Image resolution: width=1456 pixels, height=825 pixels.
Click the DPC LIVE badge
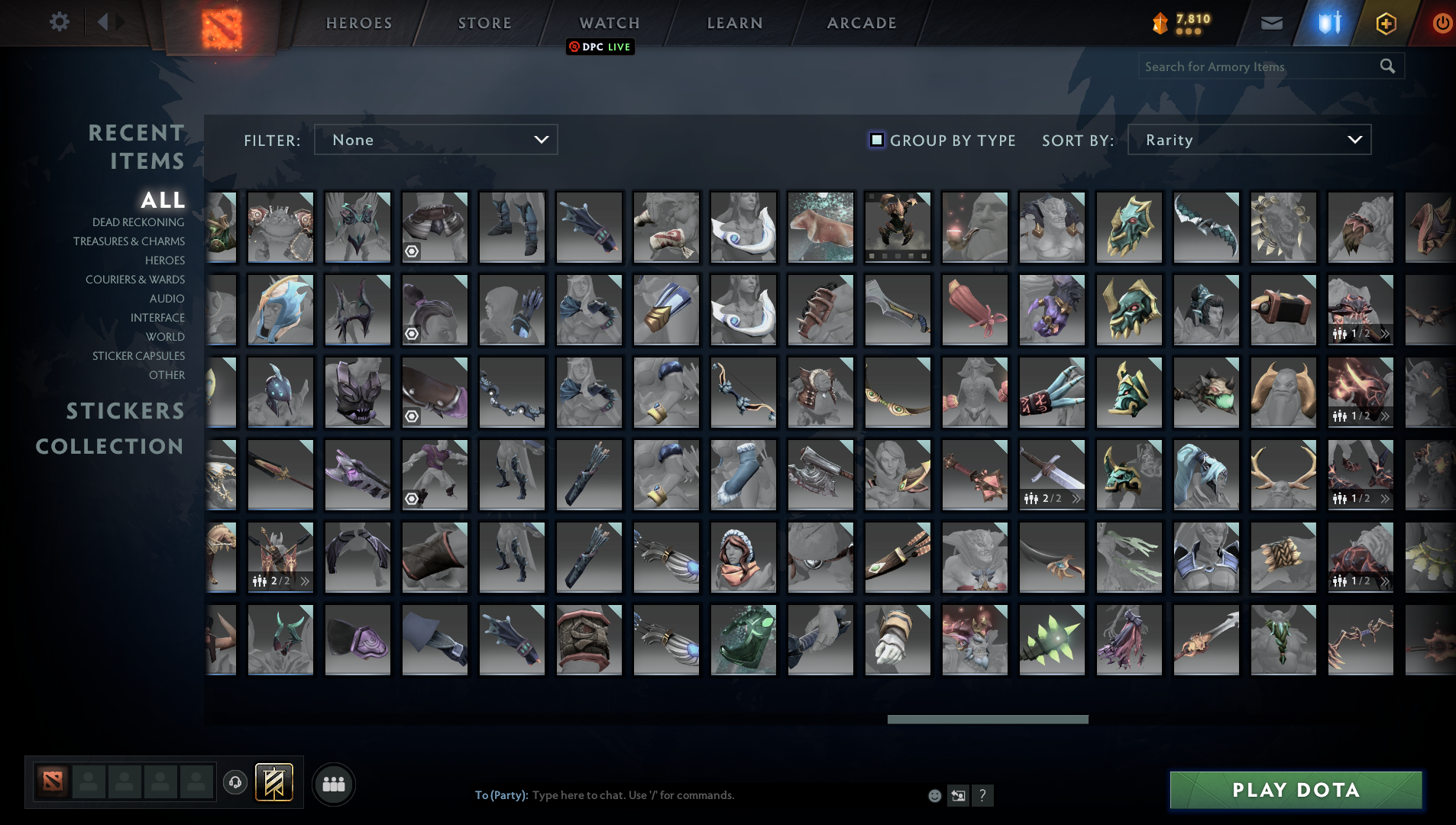point(600,47)
